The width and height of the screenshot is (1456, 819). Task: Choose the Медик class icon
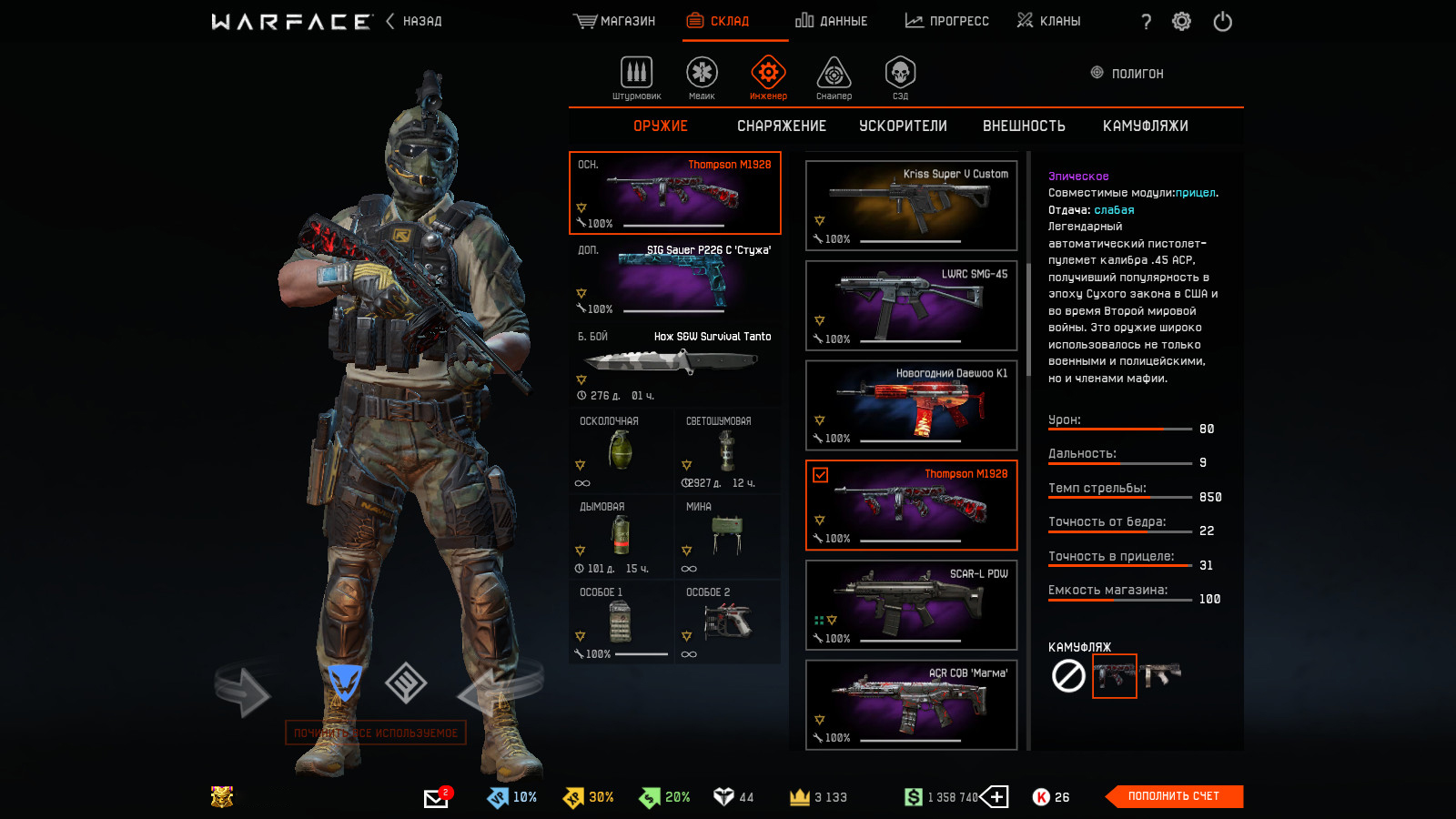point(702,77)
